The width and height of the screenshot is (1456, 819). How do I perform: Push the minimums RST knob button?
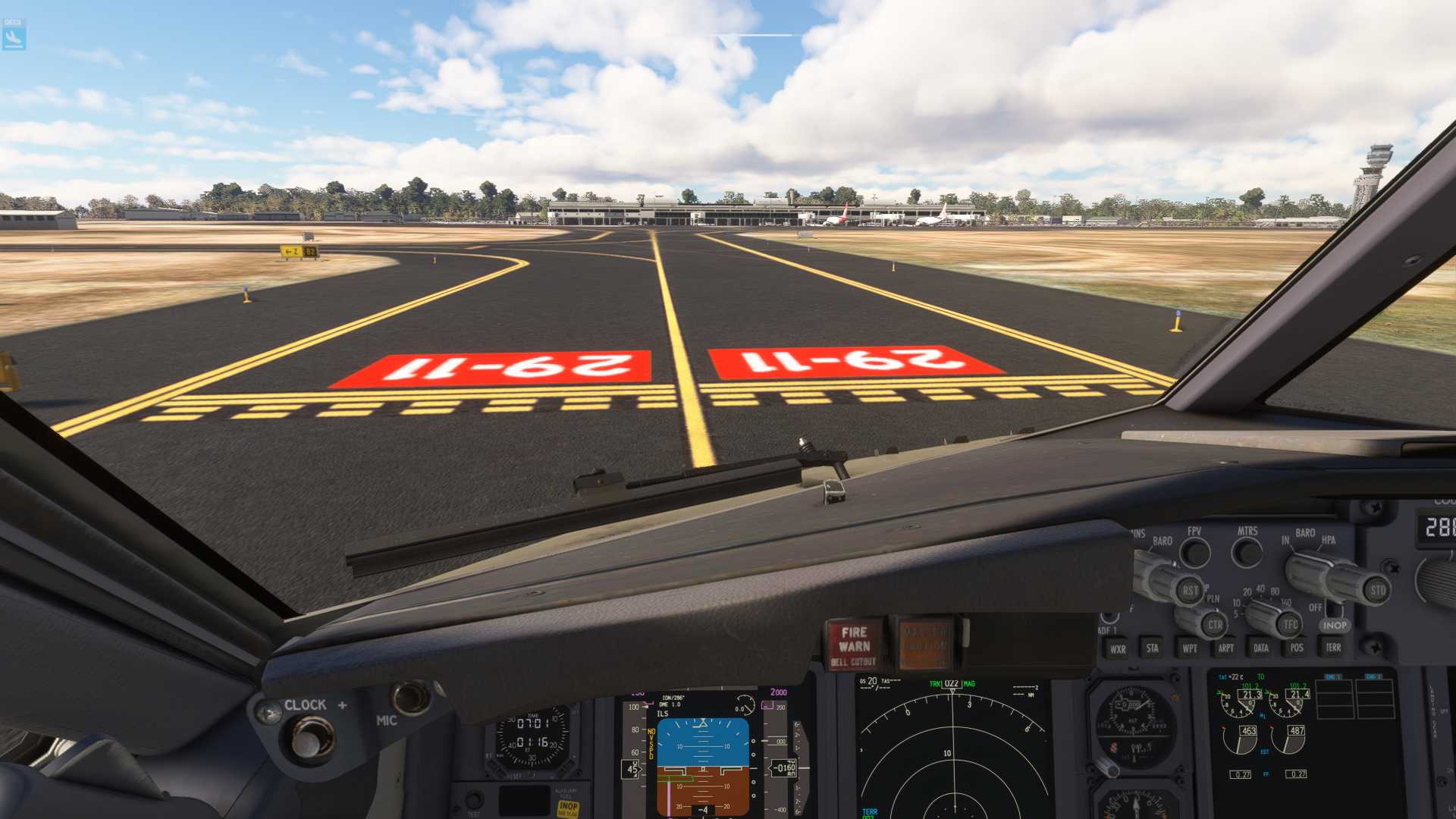(1190, 591)
